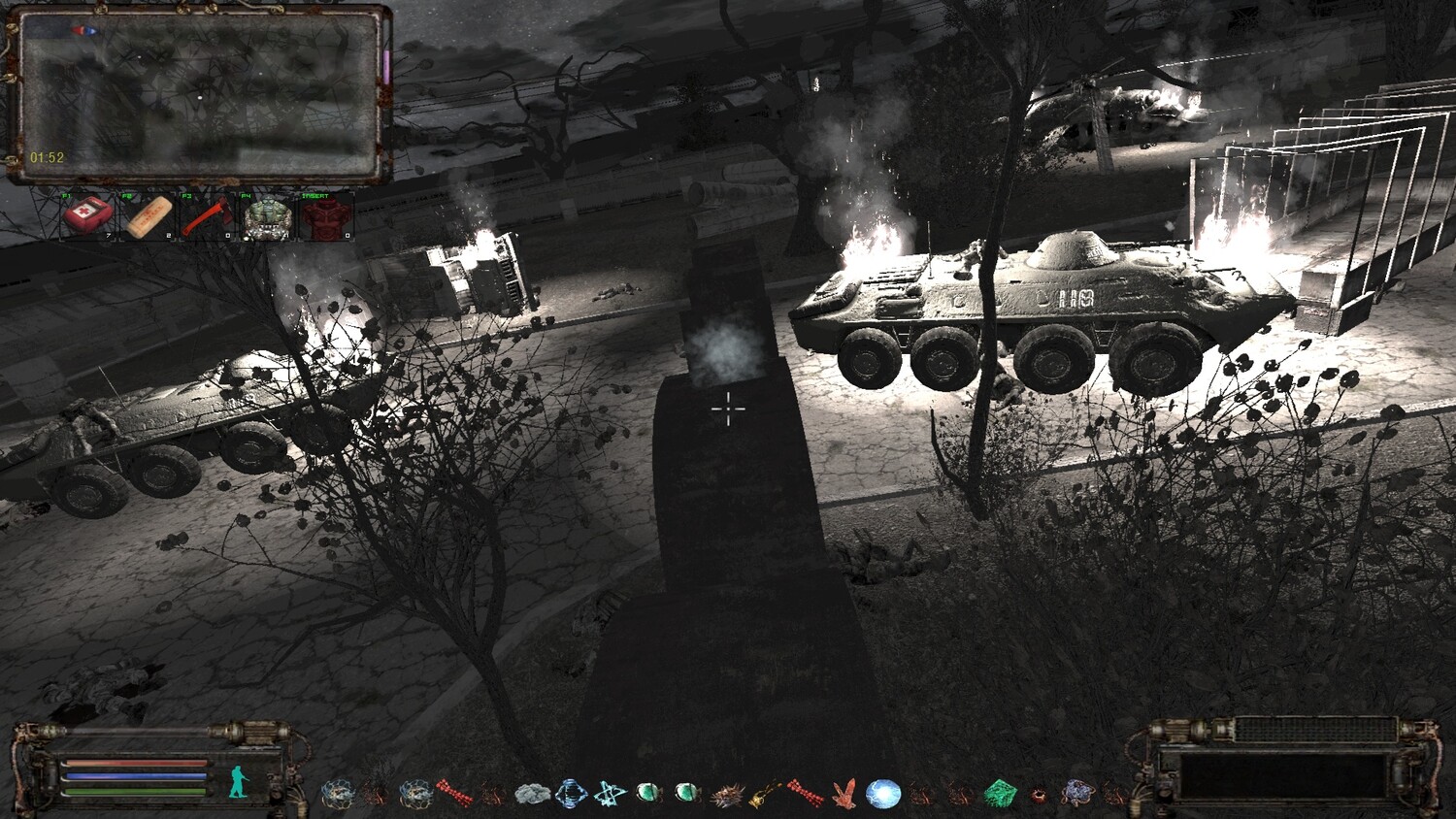Choose the red axe quick slot
The image size is (1456, 819).
206,215
